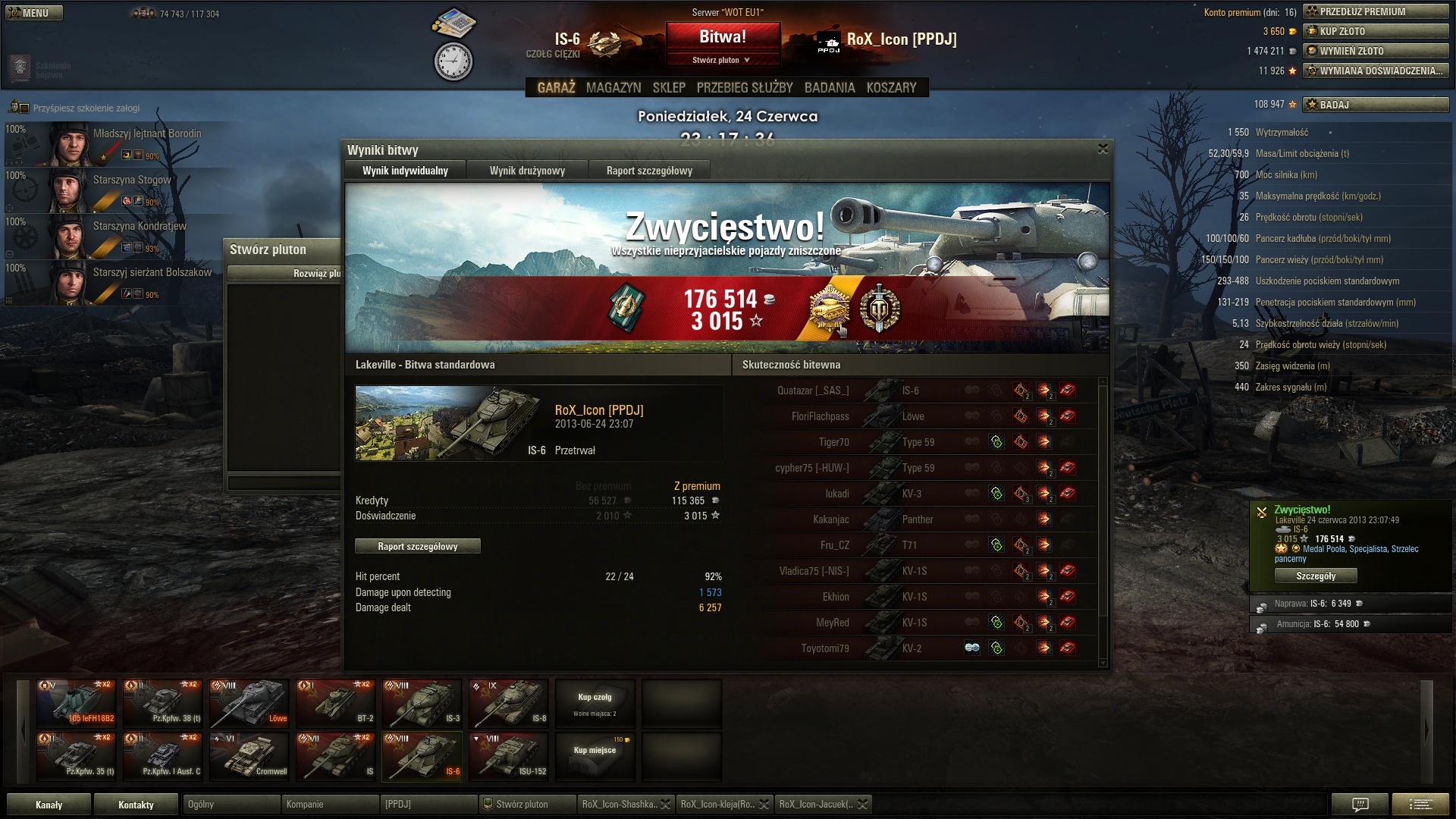Open the Kanały channels button
Viewport: 1456px width, 819px height.
coord(49,805)
